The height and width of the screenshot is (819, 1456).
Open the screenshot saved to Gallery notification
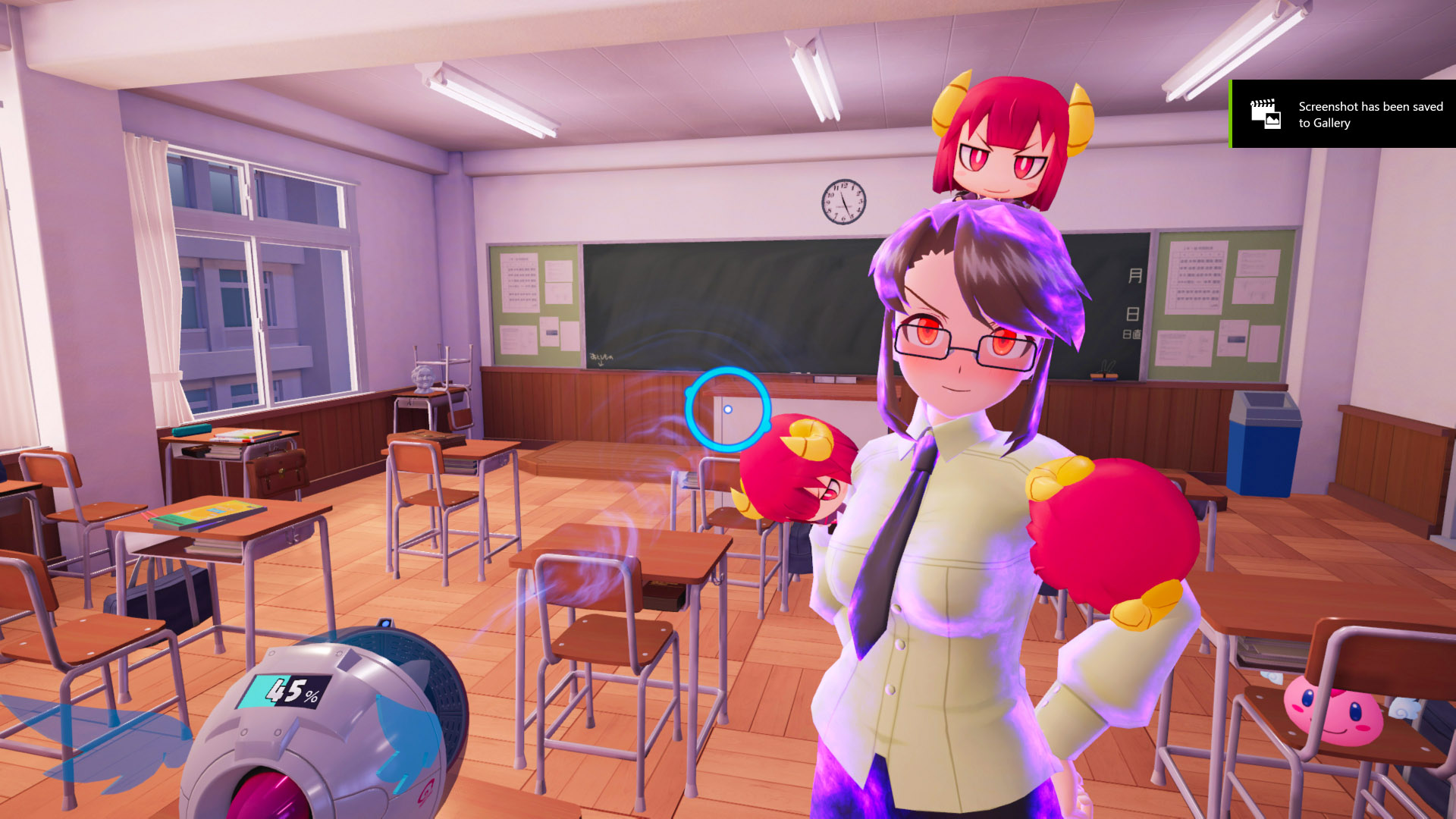click(1342, 115)
